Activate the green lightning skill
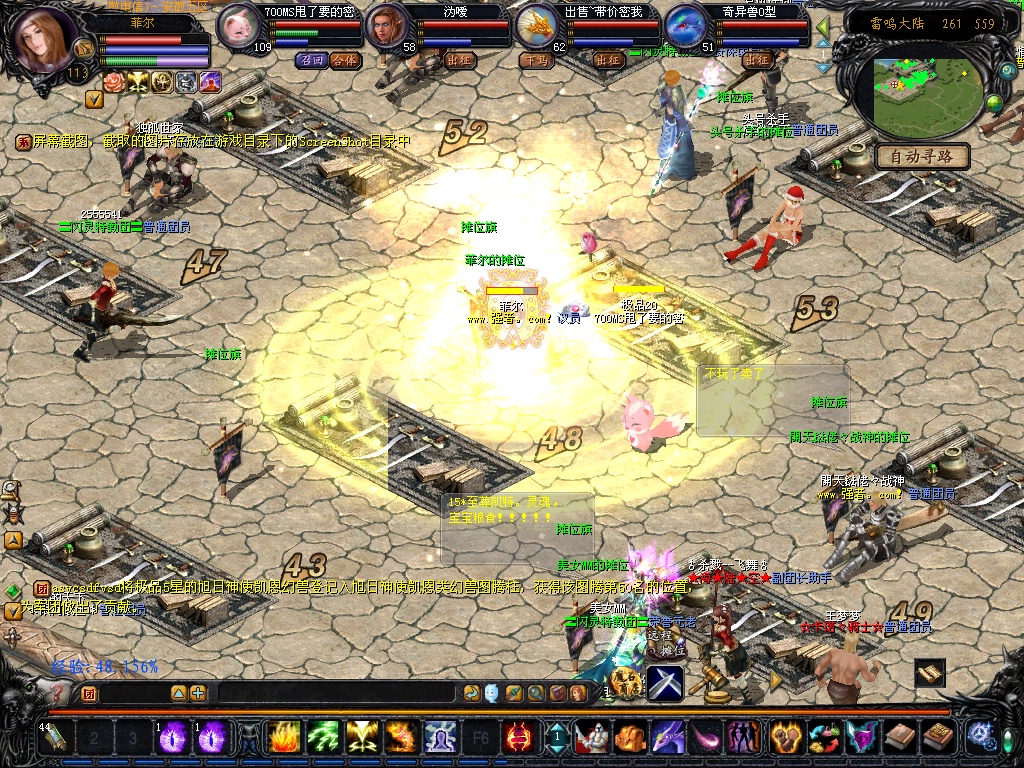The image size is (1024, 768). click(x=322, y=738)
